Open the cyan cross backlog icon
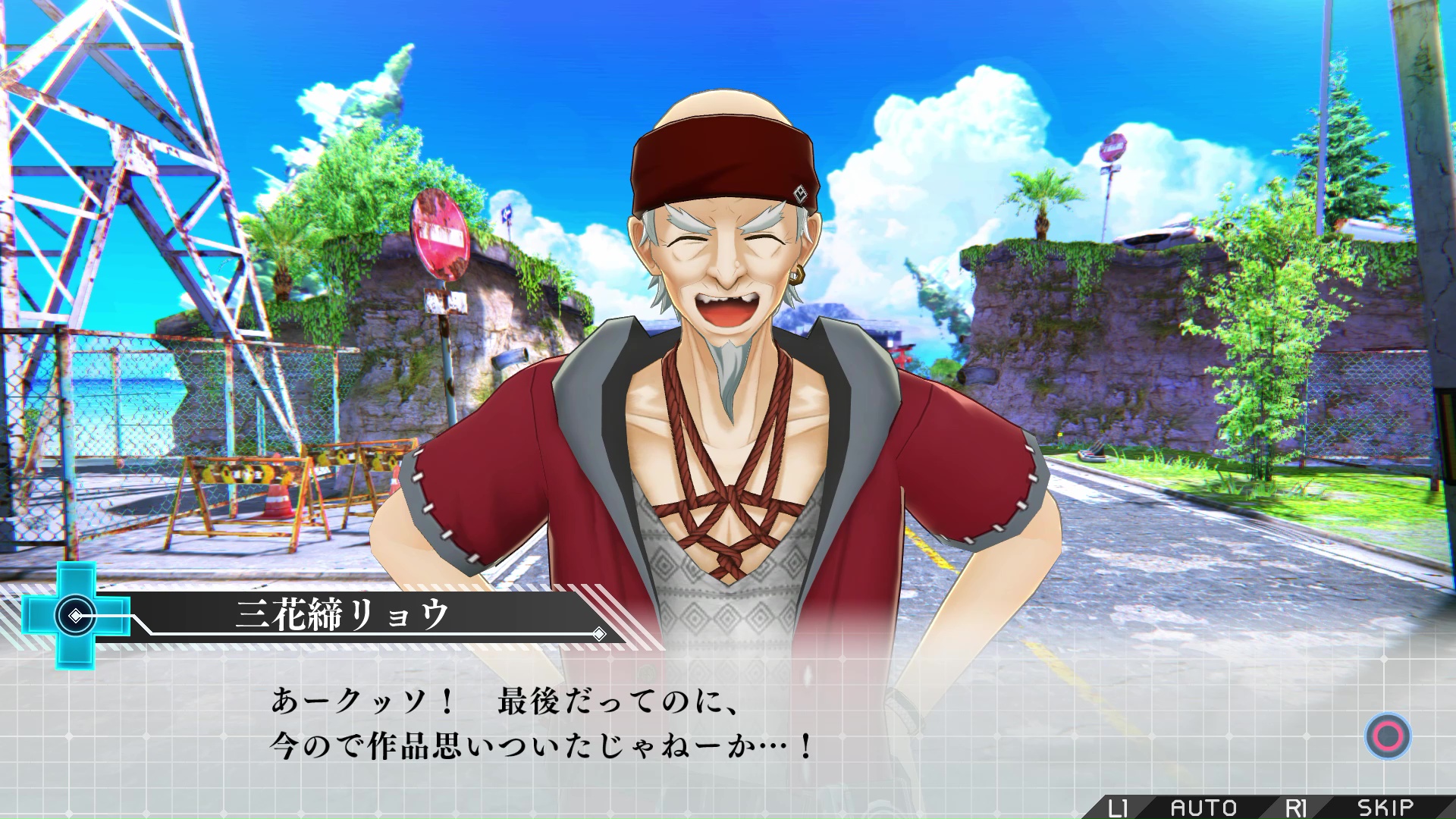Screen dimensions: 1456x819 click(77, 616)
